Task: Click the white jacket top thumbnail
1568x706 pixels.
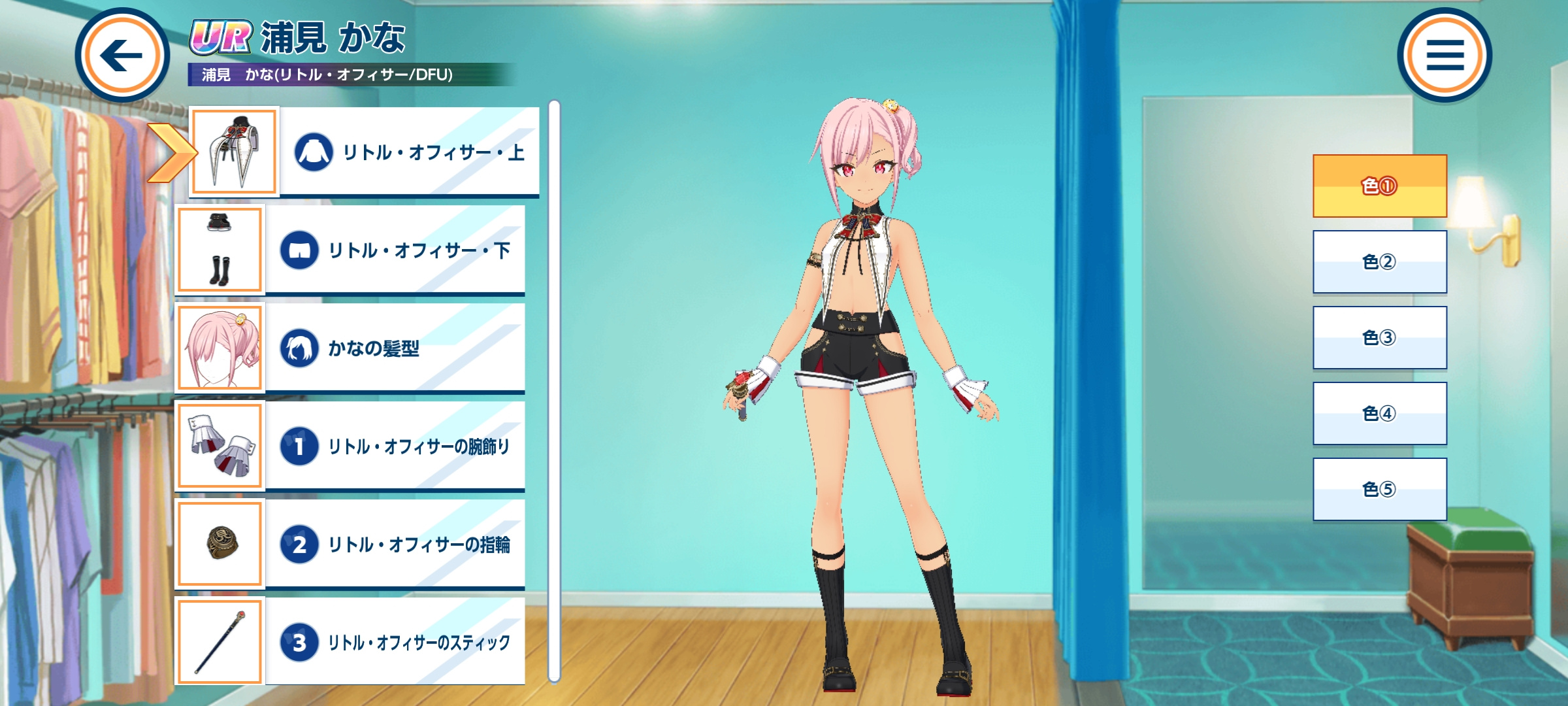Action: click(235, 152)
